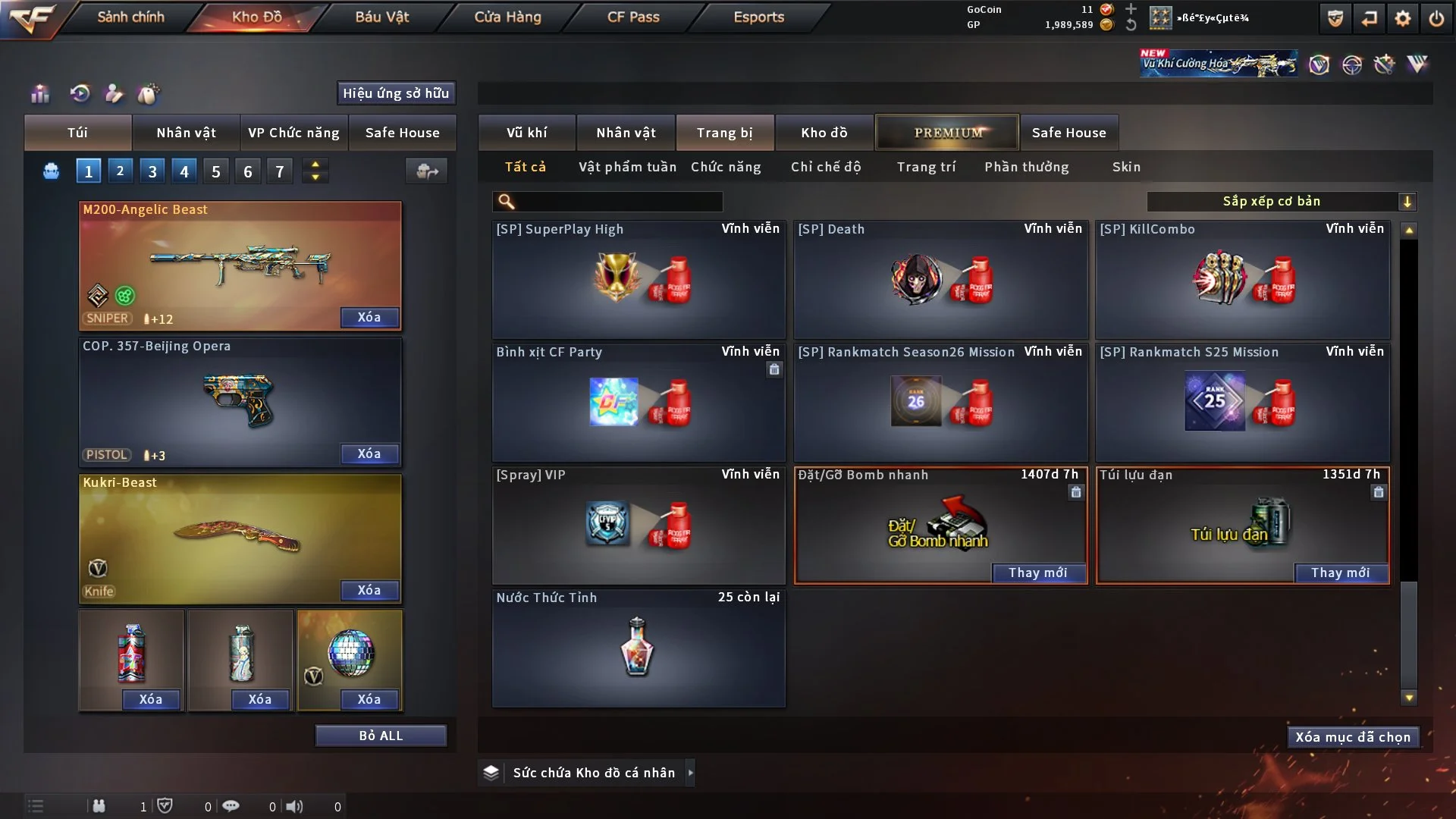Open the Sảnh chính lobby menu
Screen dimensions: 1456x819
pos(130,17)
